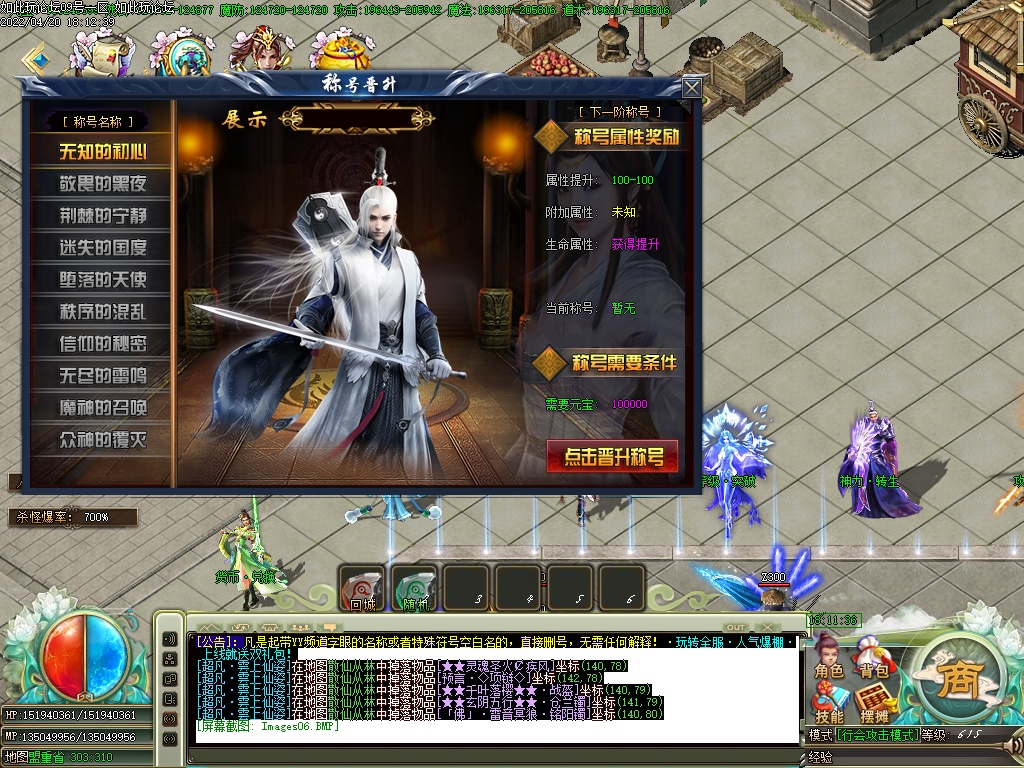Click the red 点击晋升称号 promote button
The image size is (1024, 768).
pyautogui.click(x=612, y=457)
